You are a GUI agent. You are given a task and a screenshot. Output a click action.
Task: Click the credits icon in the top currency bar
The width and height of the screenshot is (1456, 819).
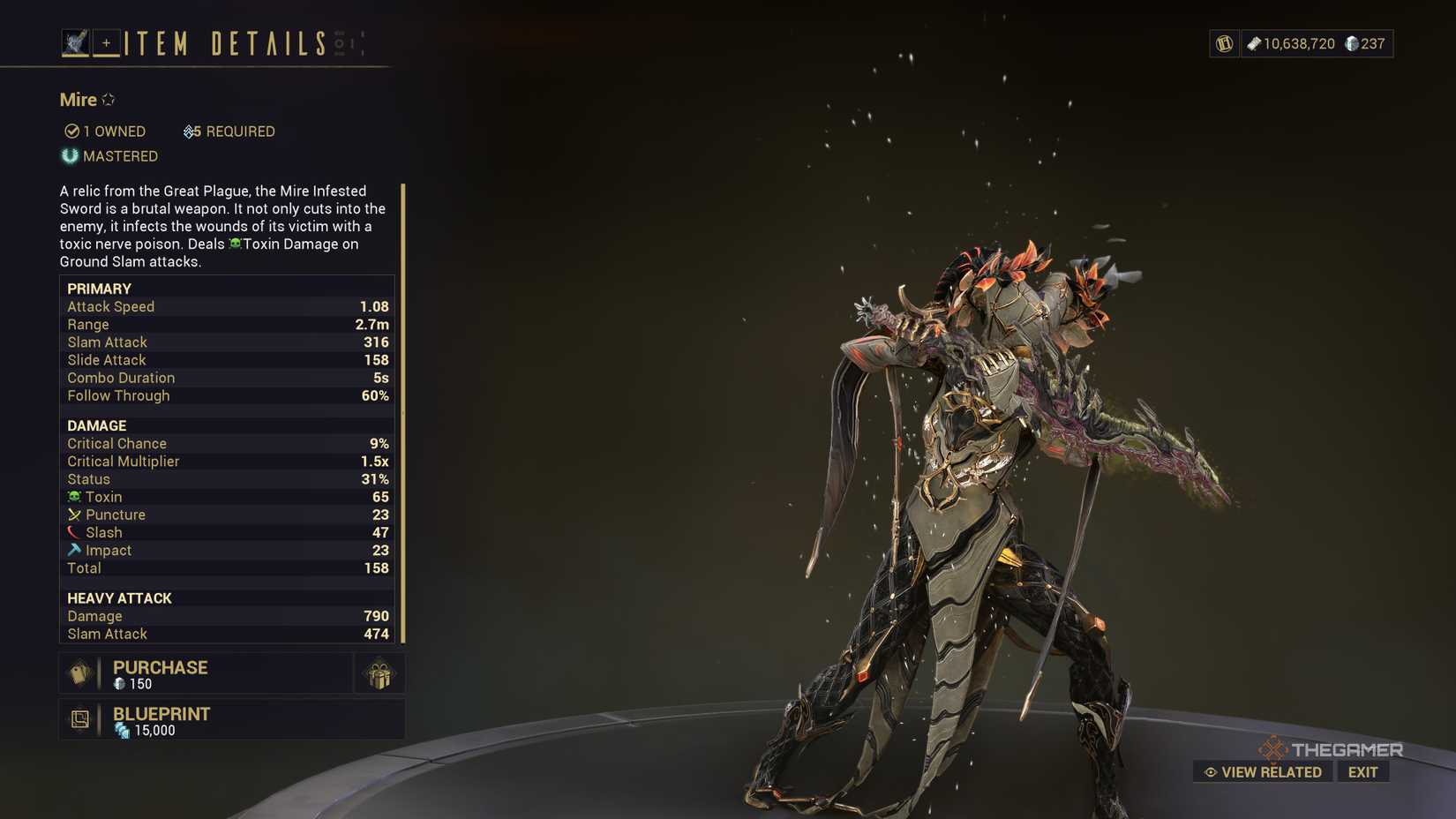point(1254,43)
